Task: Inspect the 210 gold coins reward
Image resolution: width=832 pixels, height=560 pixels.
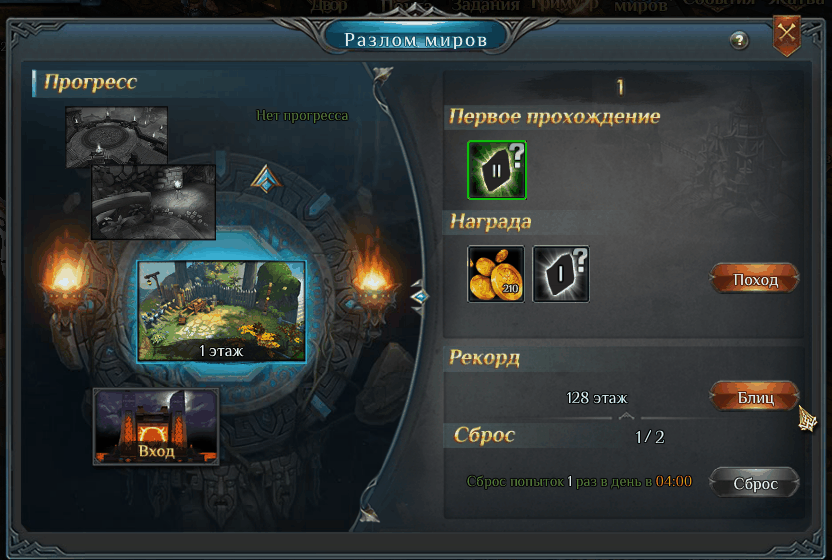Action: [496, 274]
